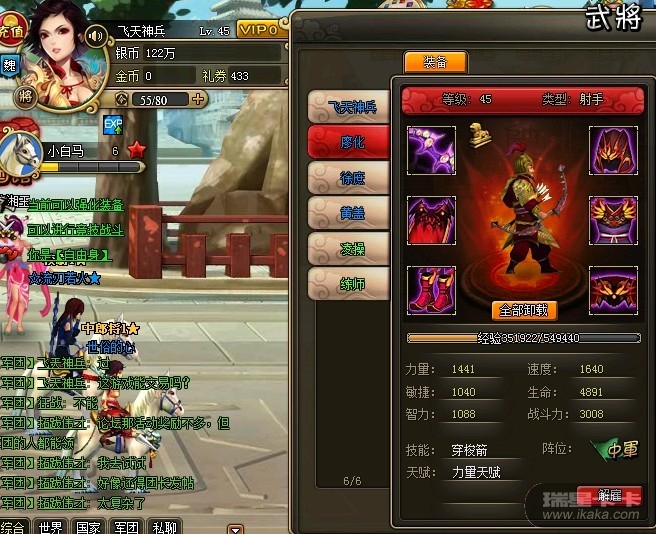Image resolution: width=656 pixels, height=534 pixels.
Task: Toggle the sound speaker icon
Action: [96, 36]
